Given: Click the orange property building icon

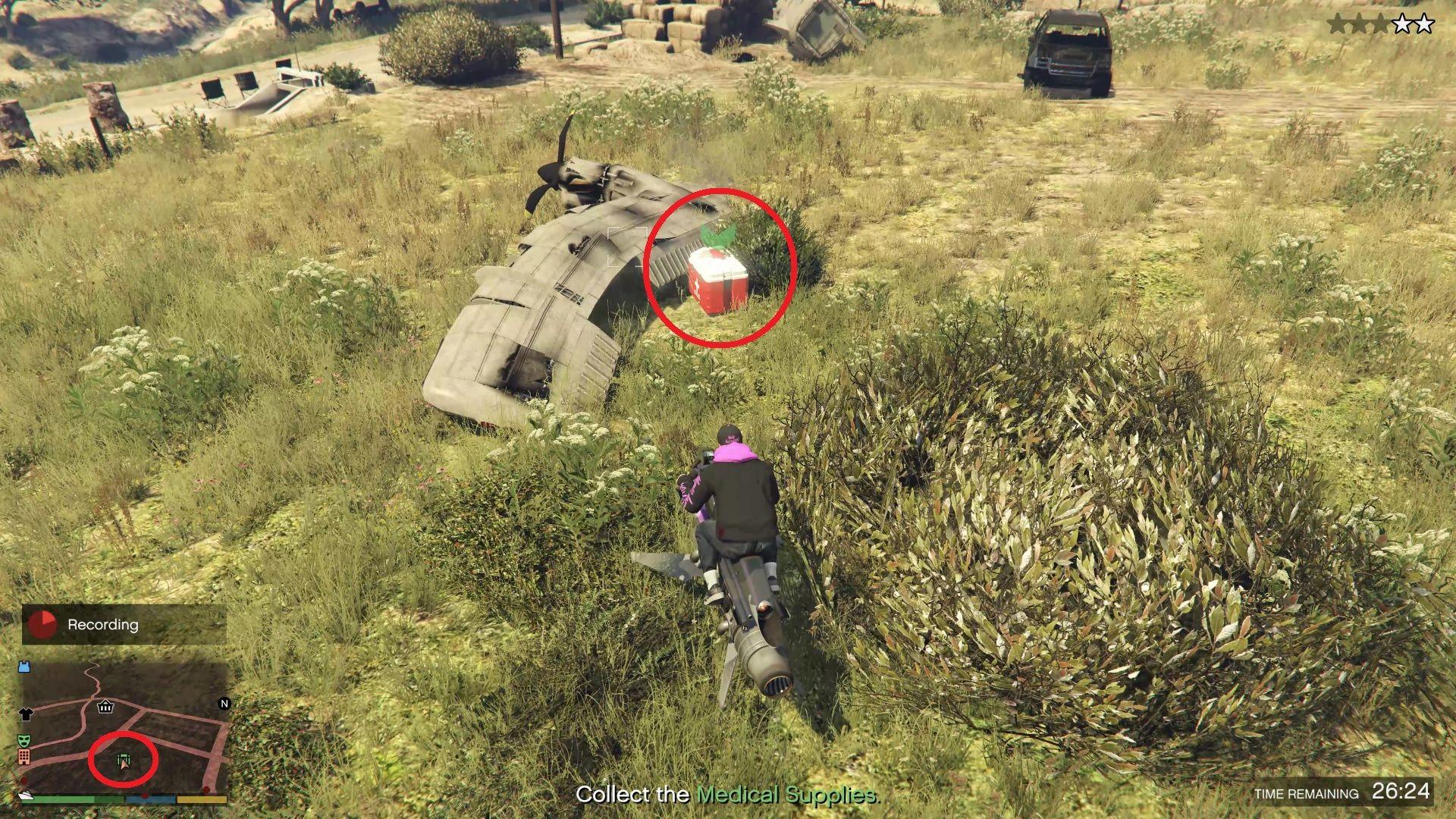Looking at the screenshot, I should tap(25, 758).
